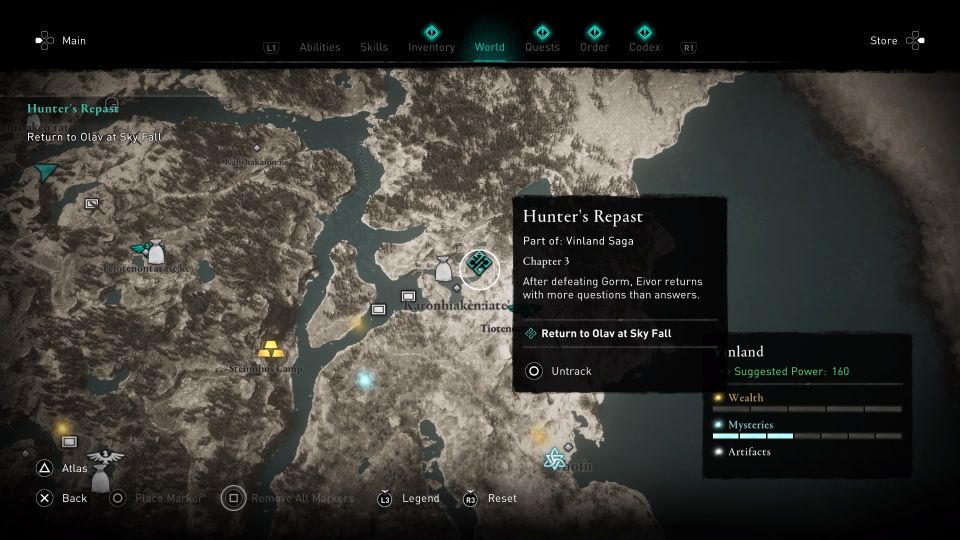Select the World tab

tap(490, 46)
